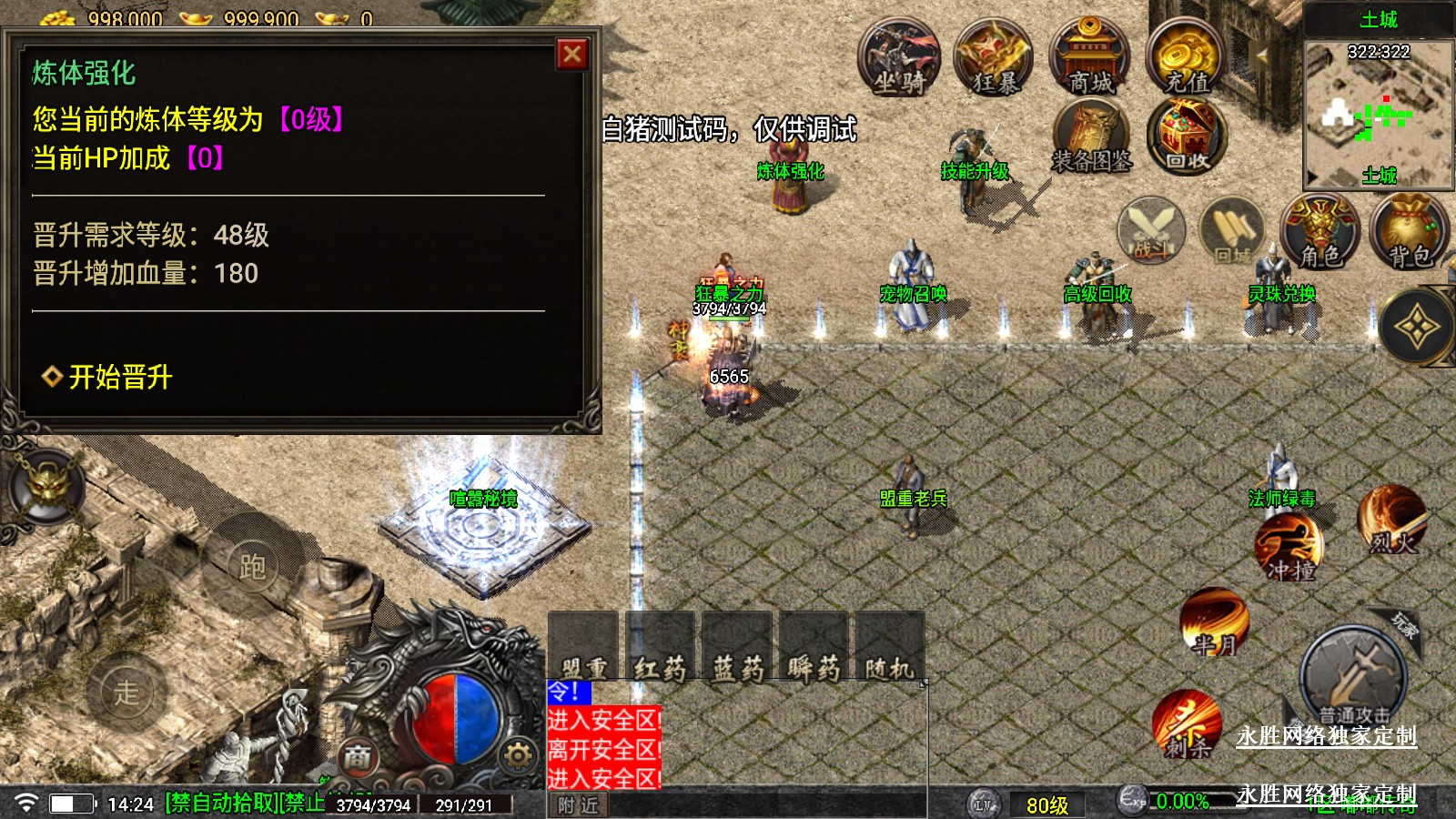Close the 炼体强化 dialog
The width and height of the screenshot is (1456, 819).
tap(572, 55)
